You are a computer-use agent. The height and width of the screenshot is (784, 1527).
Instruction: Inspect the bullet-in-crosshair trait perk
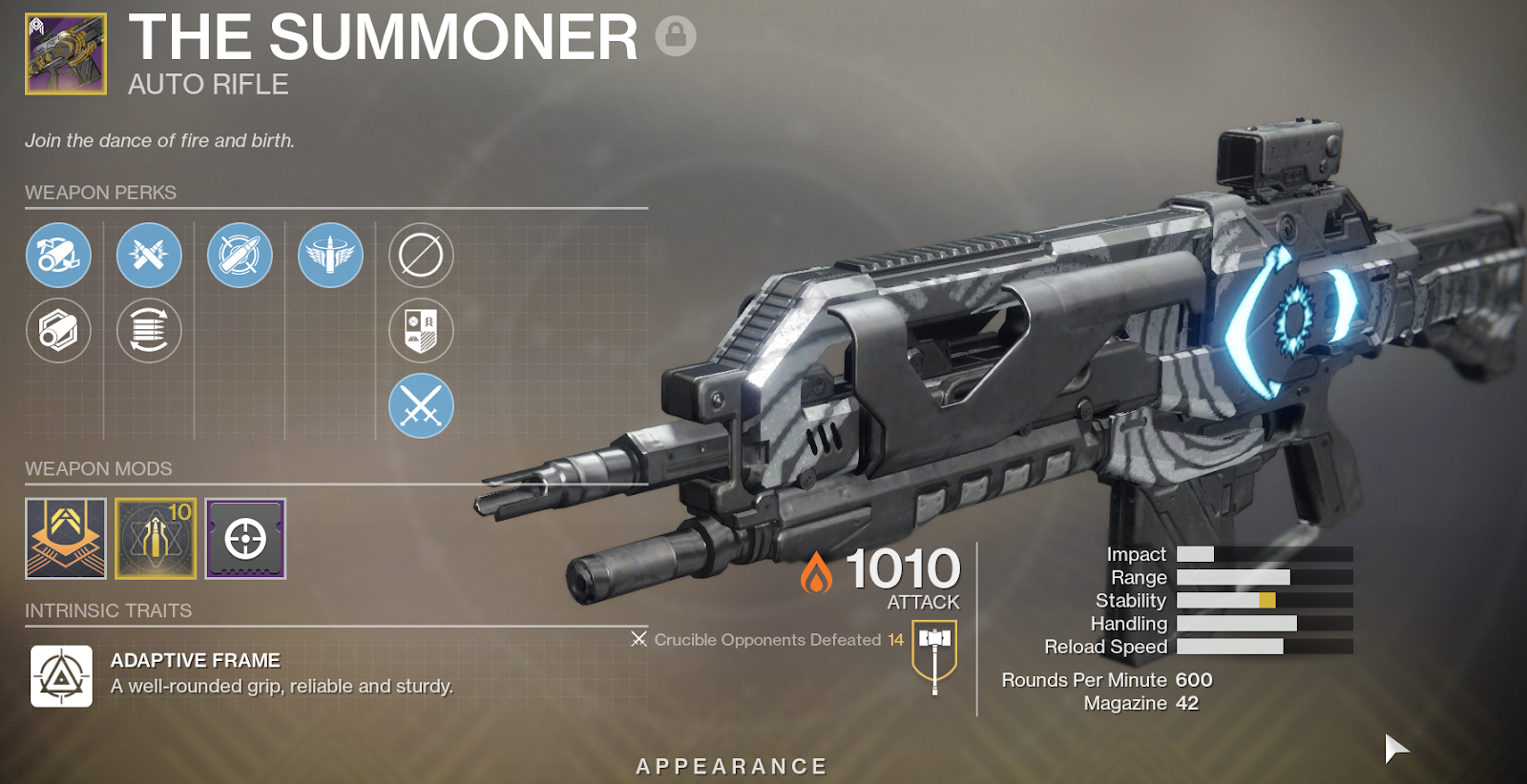pos(240,255)
